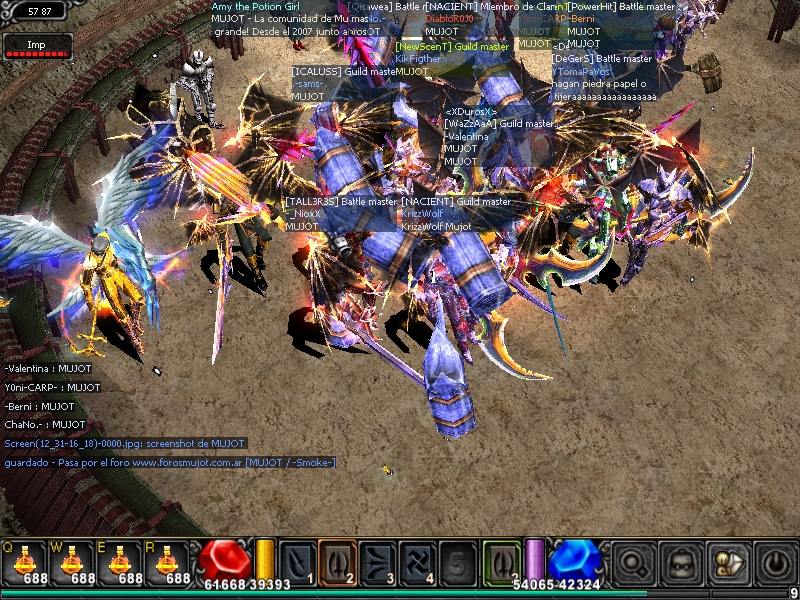Select the pinwheel skill in slot 4

click(417, 561)
